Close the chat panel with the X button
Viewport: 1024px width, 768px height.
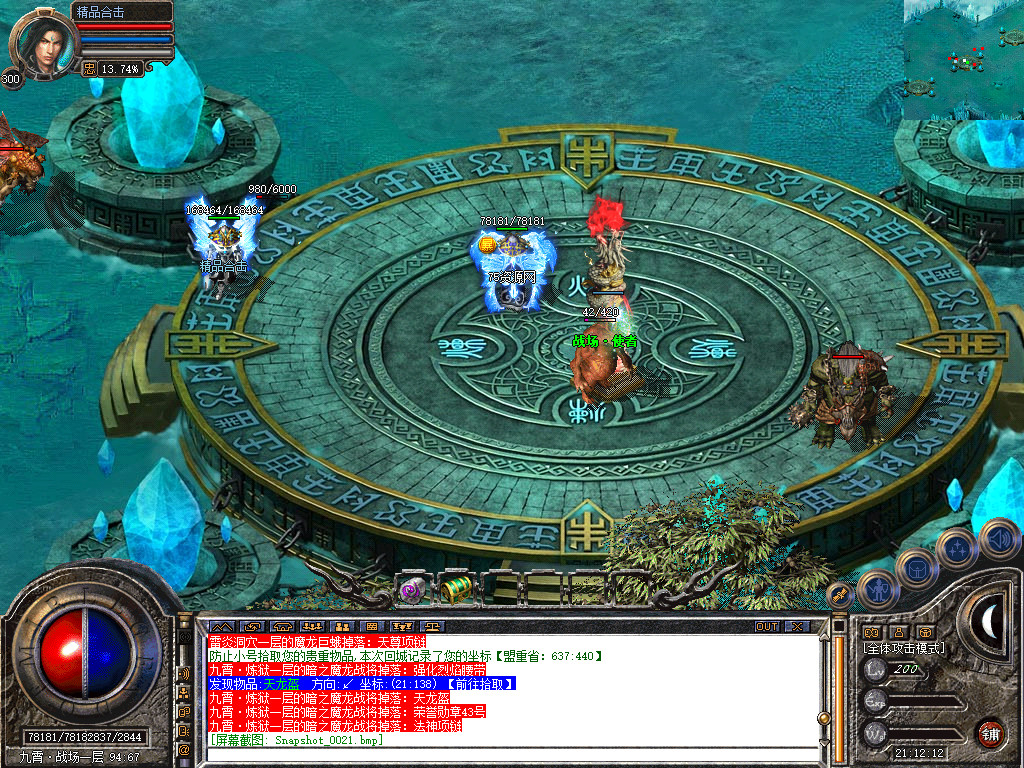[796, 627]
